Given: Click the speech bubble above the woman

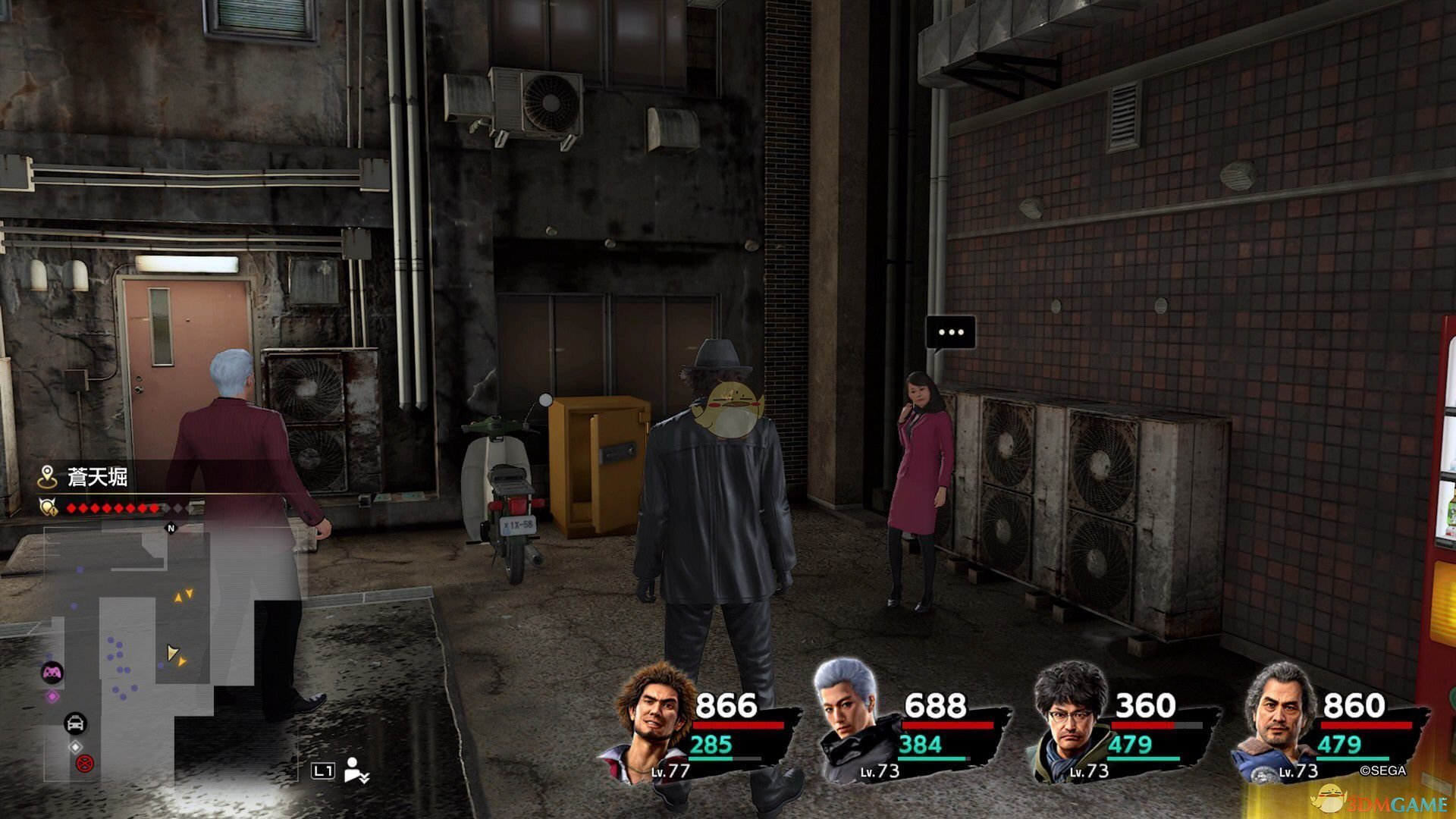Looking at the screenshot, I should [950, 333].
